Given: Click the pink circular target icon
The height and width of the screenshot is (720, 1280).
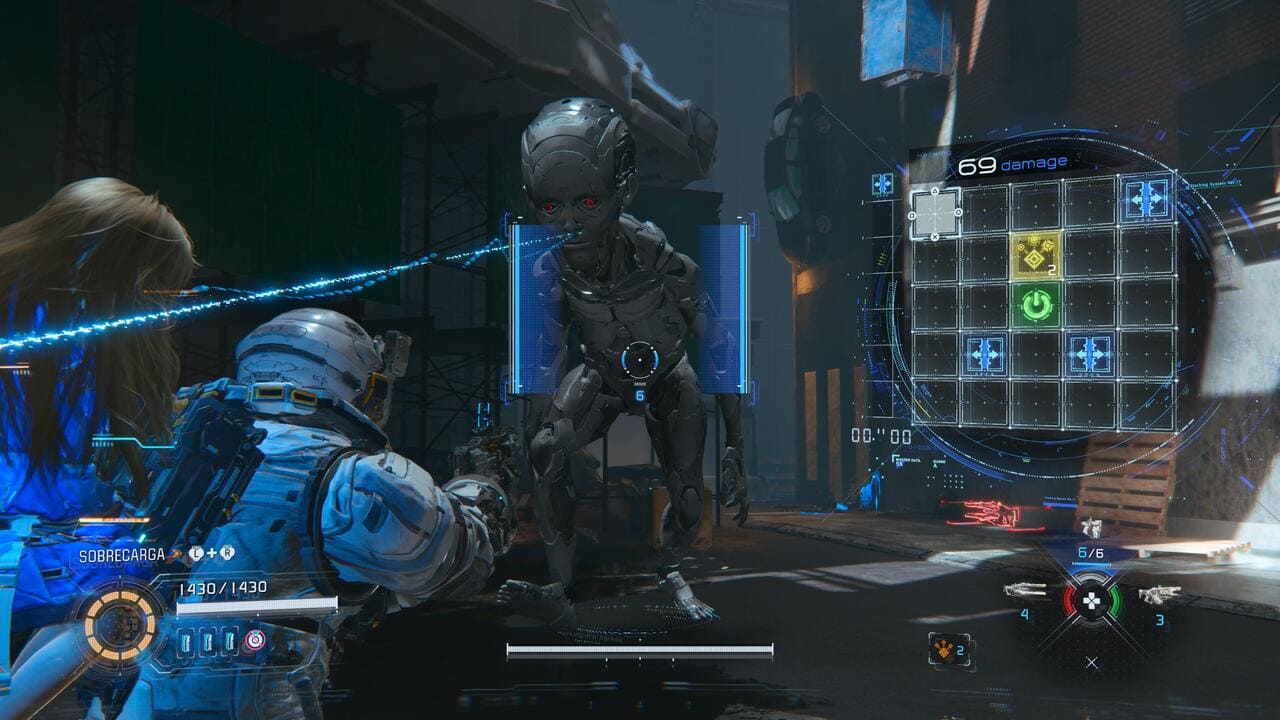Looking at the screenshot, I should tap(256, 640).
